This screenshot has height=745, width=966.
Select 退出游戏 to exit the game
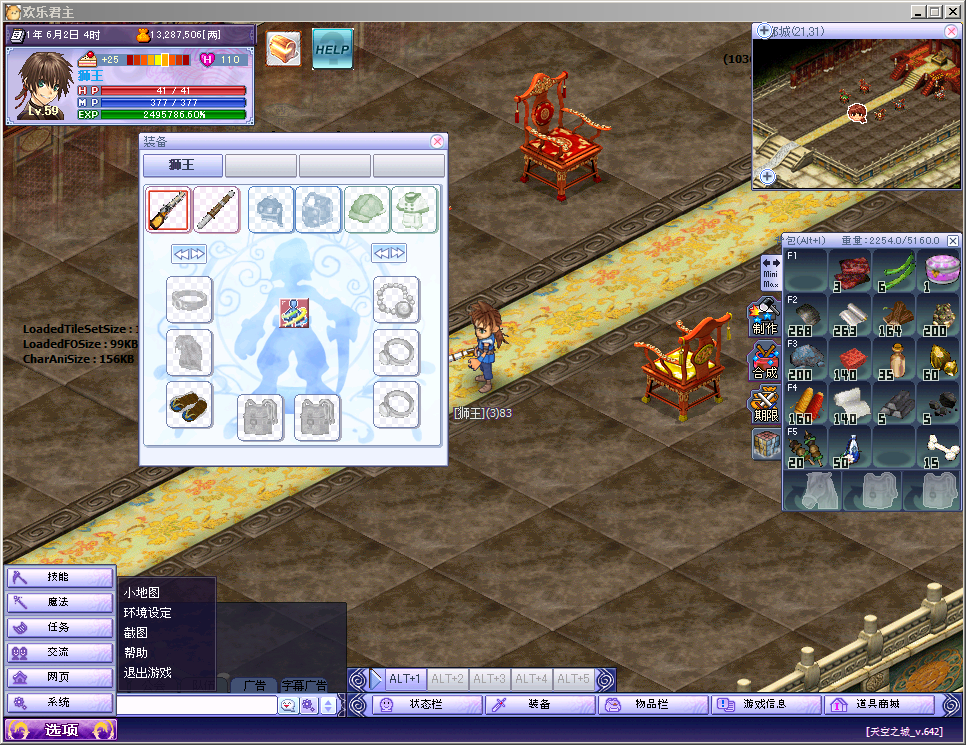[x=147, y=673]
